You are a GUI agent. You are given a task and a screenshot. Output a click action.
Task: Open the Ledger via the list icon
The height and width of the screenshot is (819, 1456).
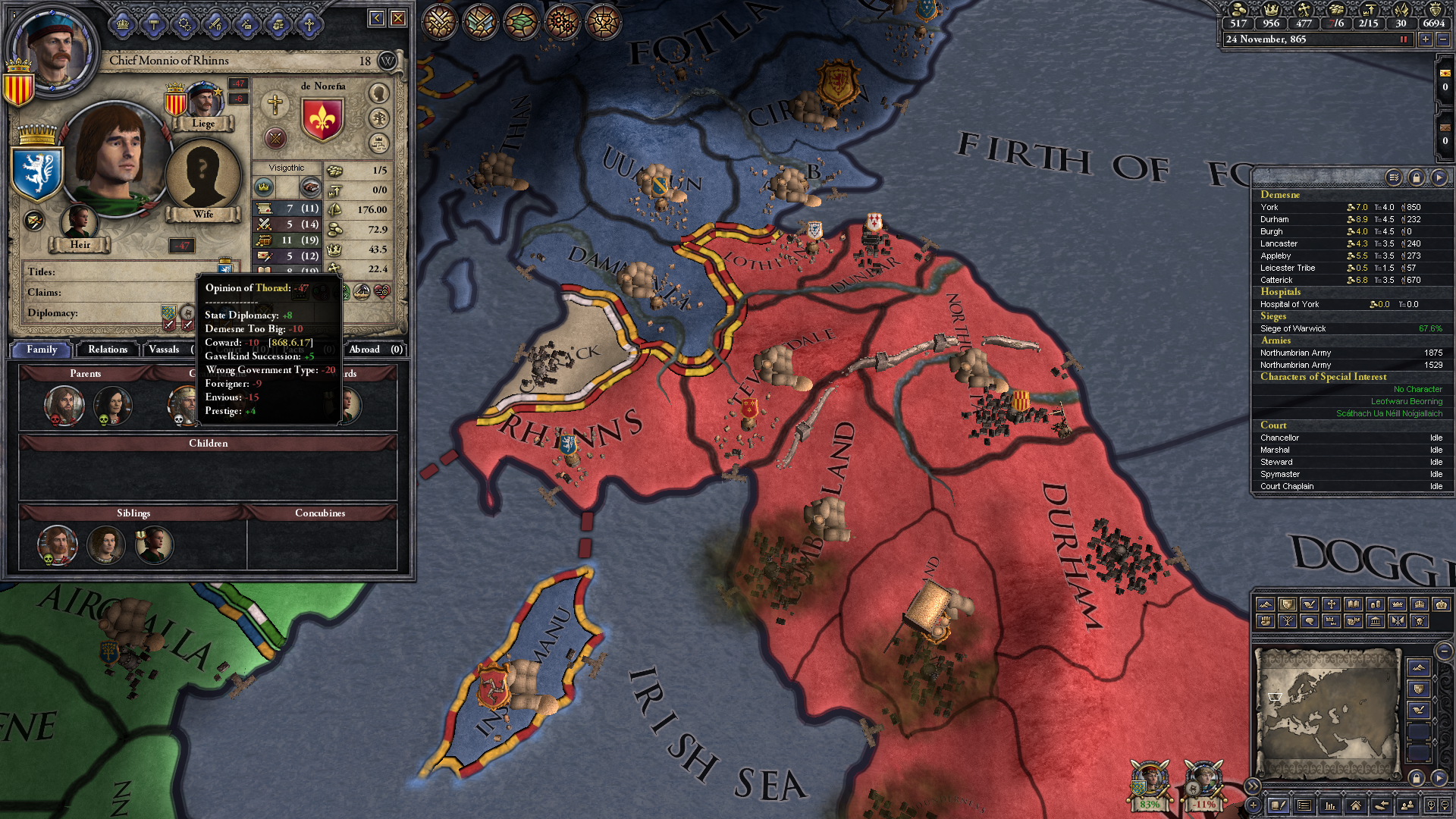point(1304,805)
